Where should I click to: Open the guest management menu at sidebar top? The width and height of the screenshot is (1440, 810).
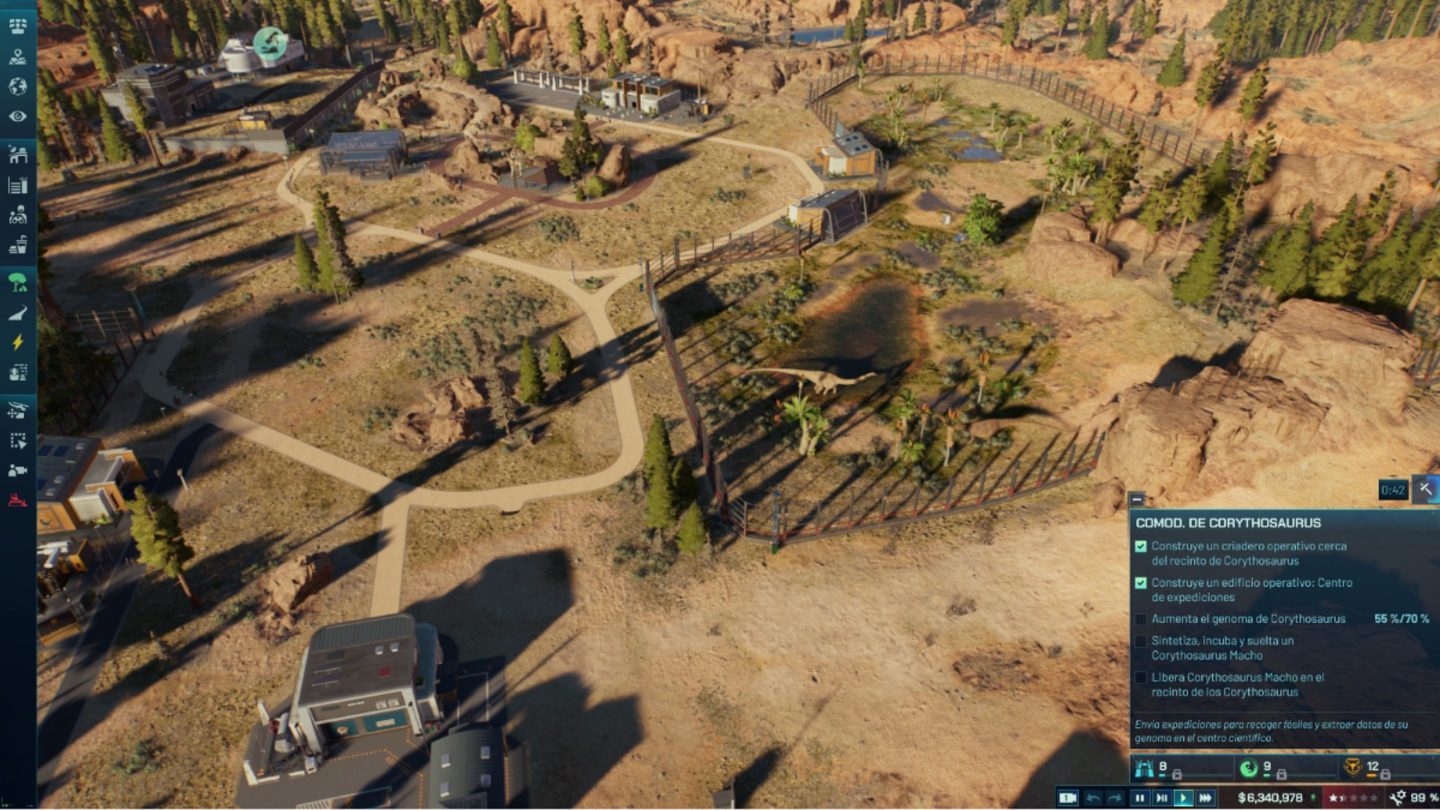pyautogui.click(x=16, y=25)
